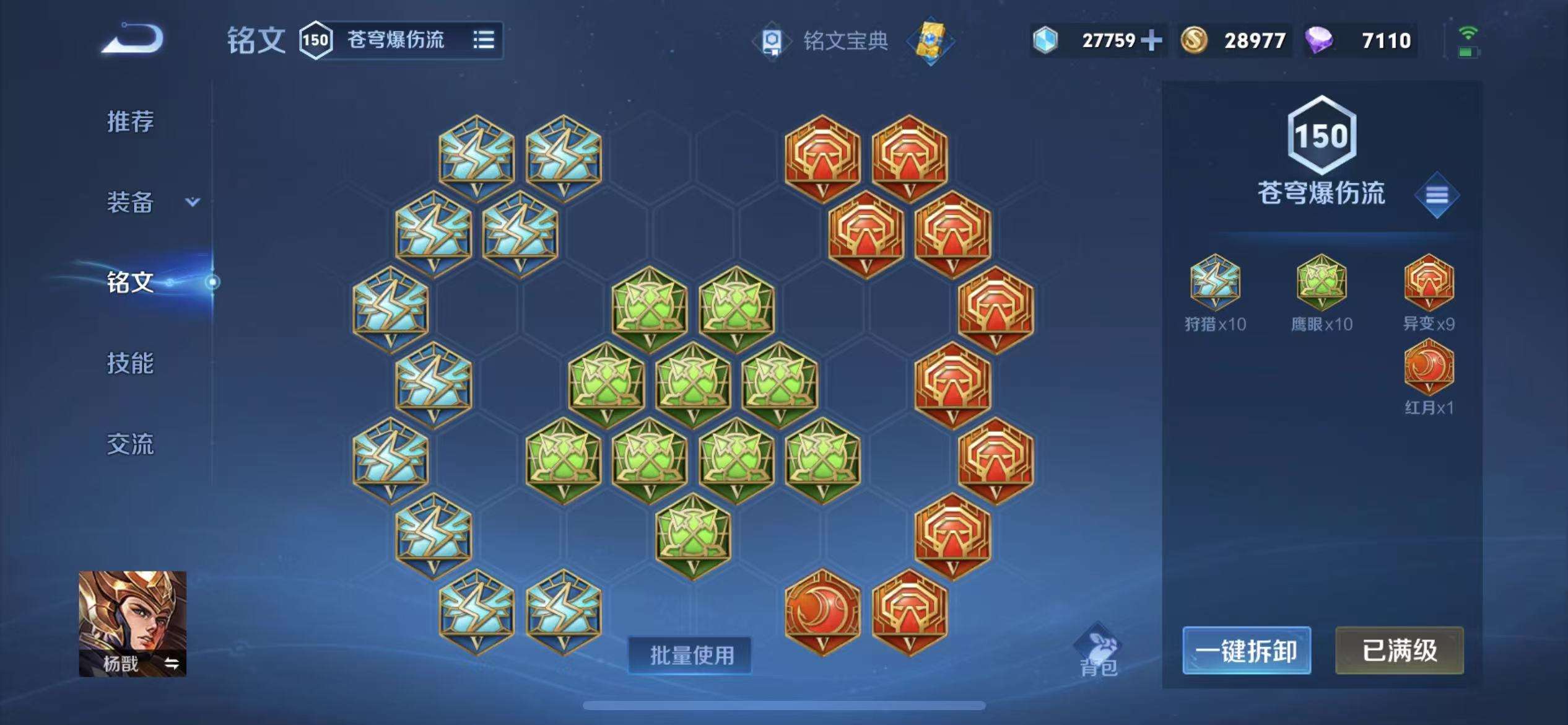The image size is (1568, 725).
Task: Change hero via 杨戬 portrait
Action: tap(132, 623)
